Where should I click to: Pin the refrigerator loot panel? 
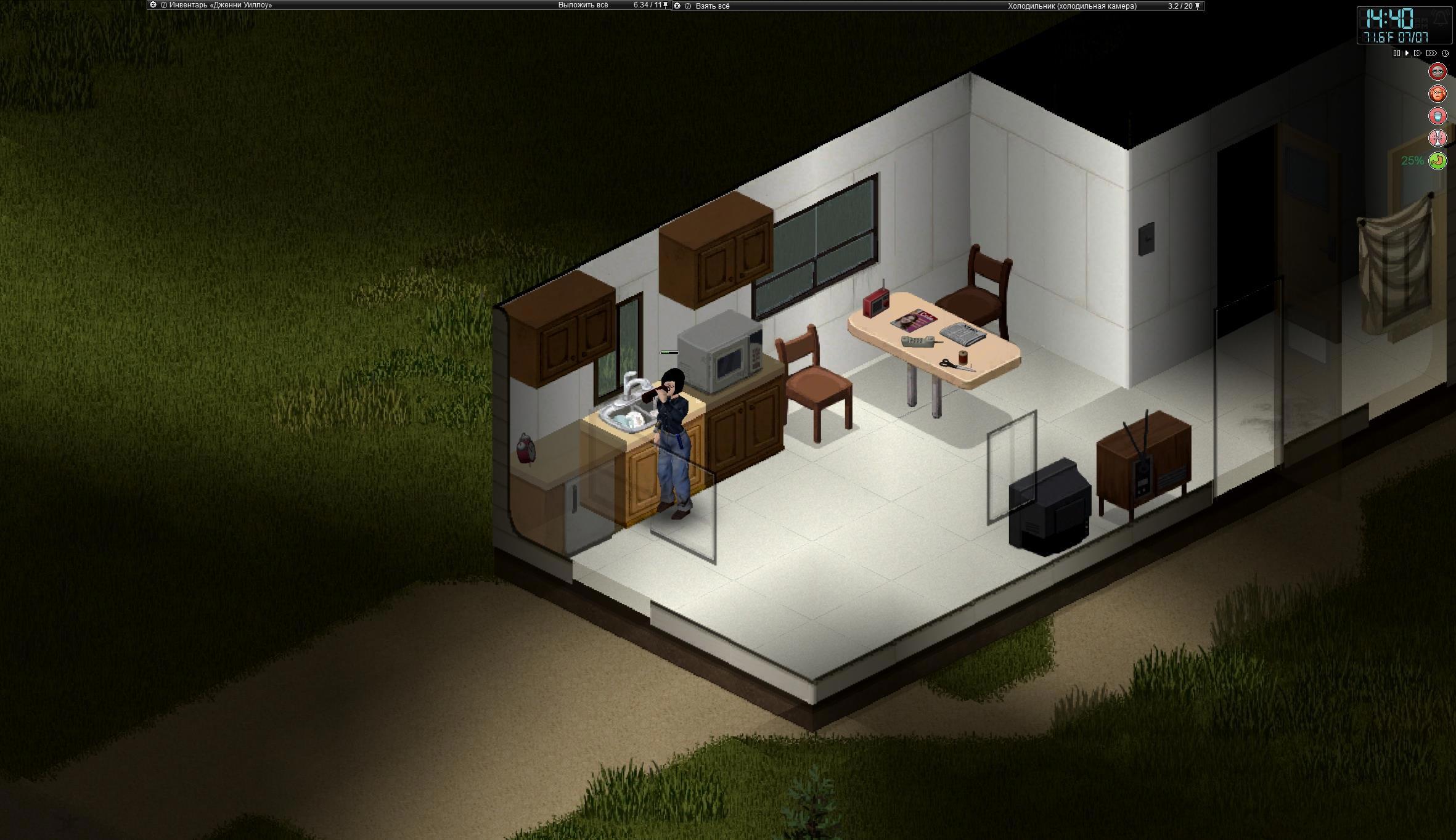coord(1198,6)
